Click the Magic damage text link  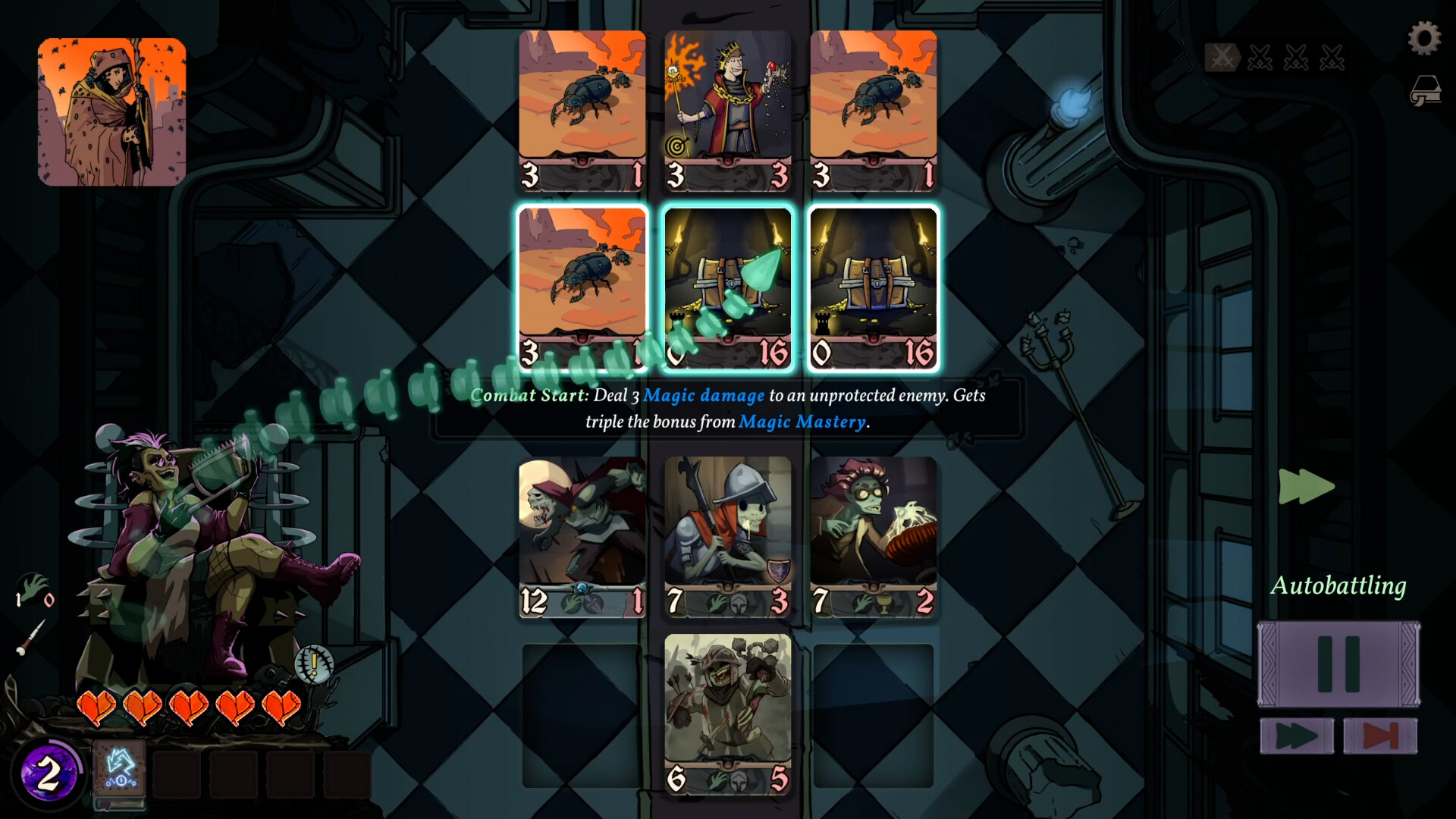click(x=702, y=394)
